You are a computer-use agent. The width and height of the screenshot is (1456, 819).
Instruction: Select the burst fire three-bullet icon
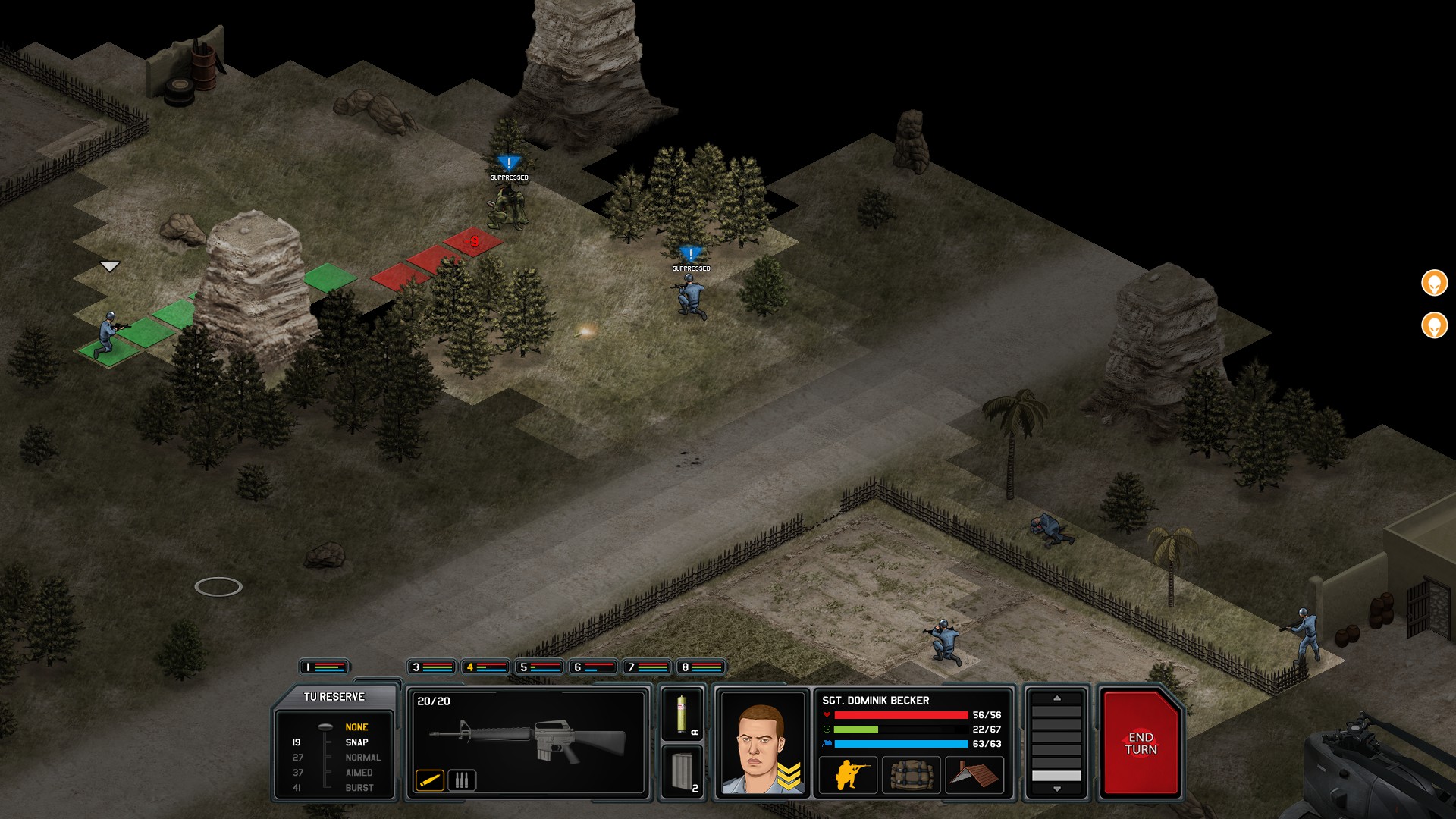[463, 779]
